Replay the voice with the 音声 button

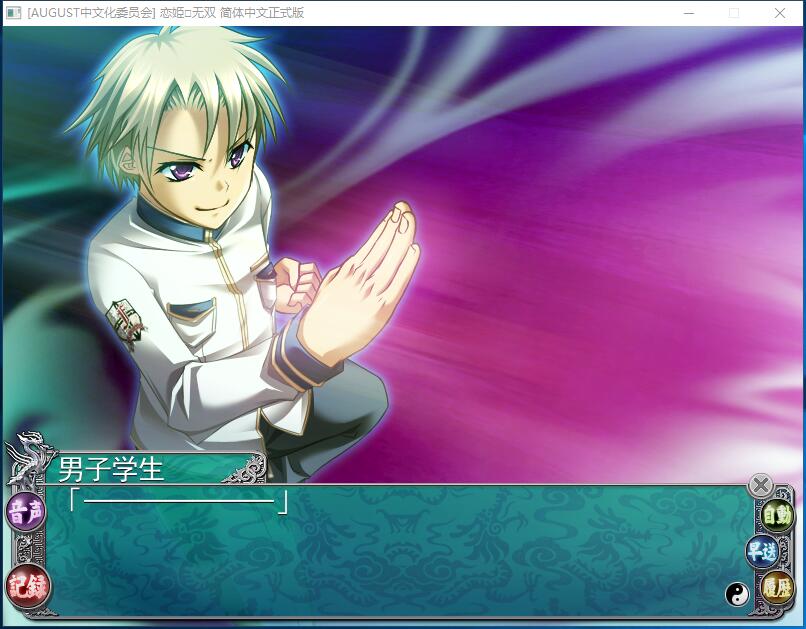[25, 513]
